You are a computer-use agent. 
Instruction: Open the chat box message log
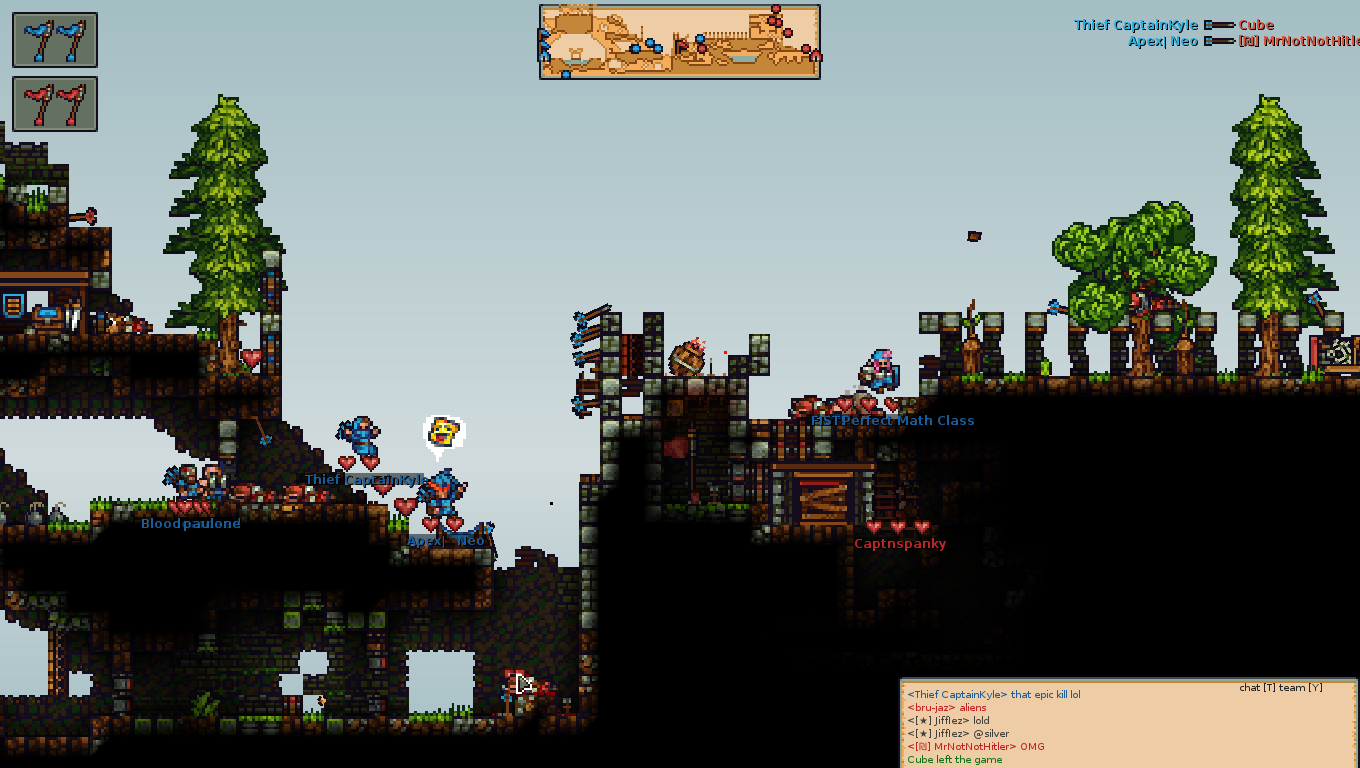[x=1128, y=724]
